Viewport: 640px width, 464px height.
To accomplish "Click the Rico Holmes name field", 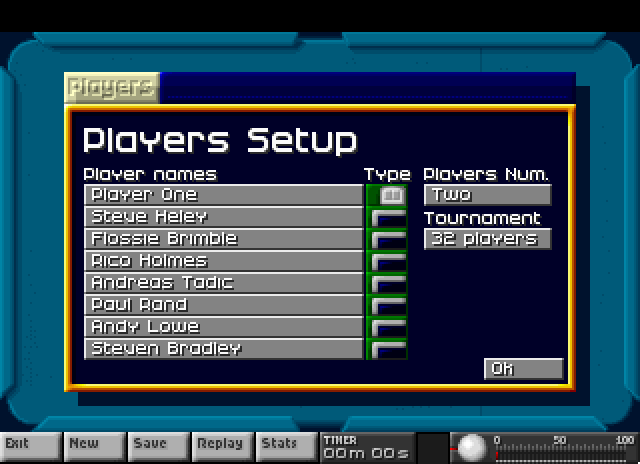I will (x=223, y=261).
